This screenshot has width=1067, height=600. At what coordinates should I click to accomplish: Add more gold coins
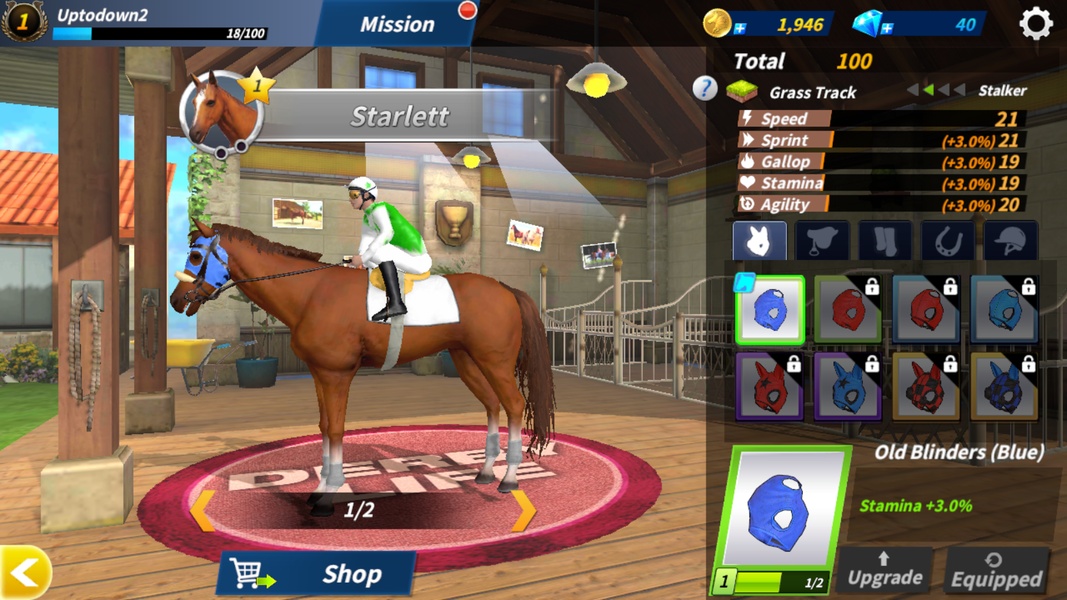pyautogui.click(x=740, y=28)
